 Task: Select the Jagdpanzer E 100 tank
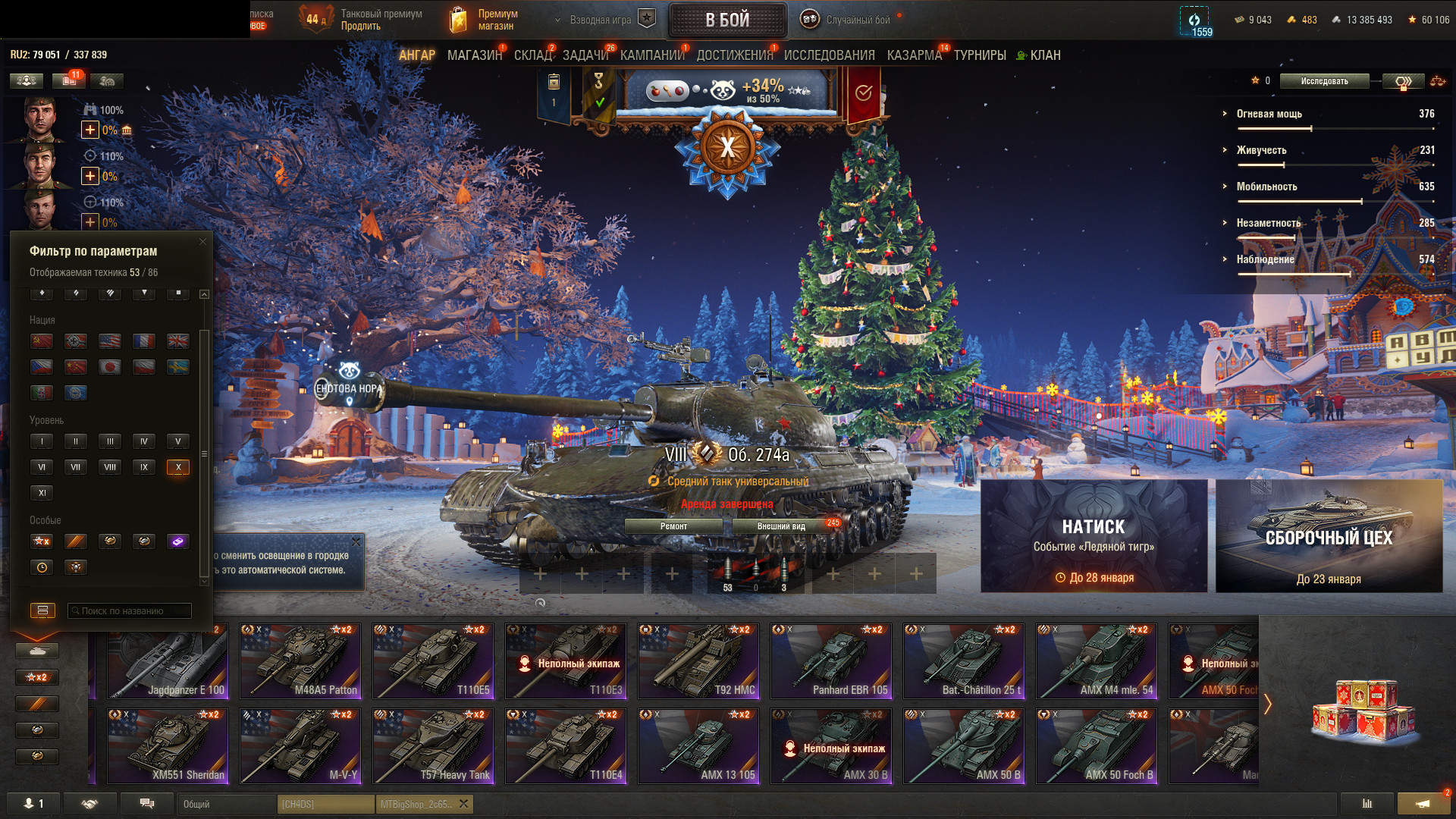coord(167,661)
